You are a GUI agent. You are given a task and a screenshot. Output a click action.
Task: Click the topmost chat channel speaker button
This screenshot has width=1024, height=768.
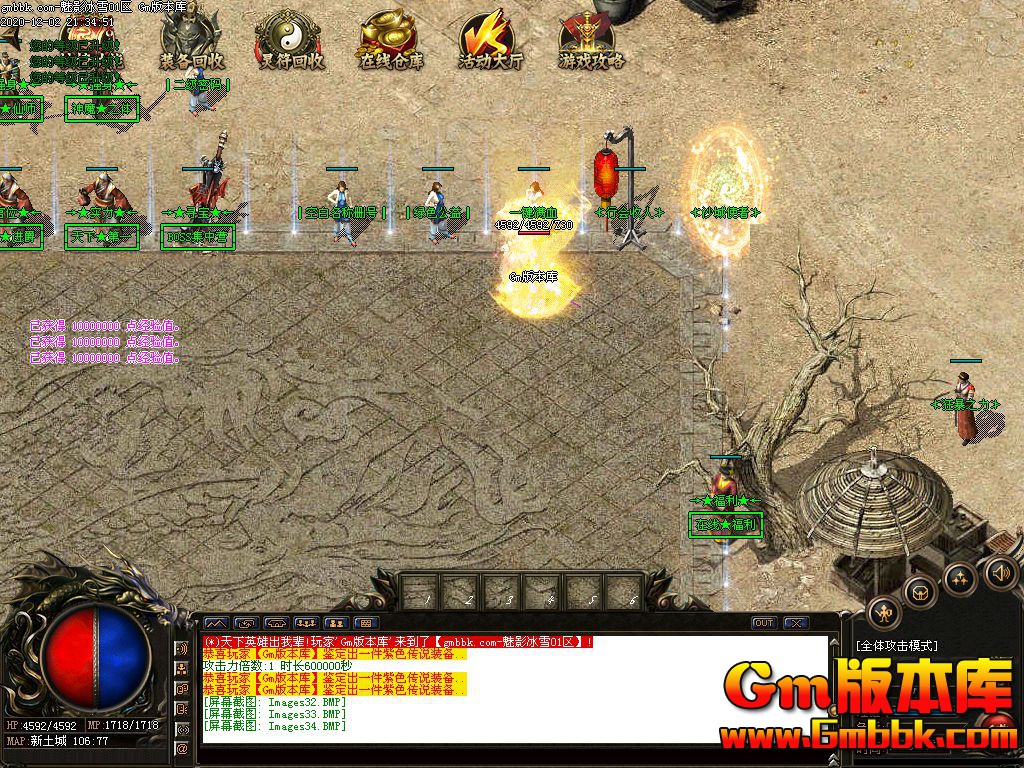[182, 648]
